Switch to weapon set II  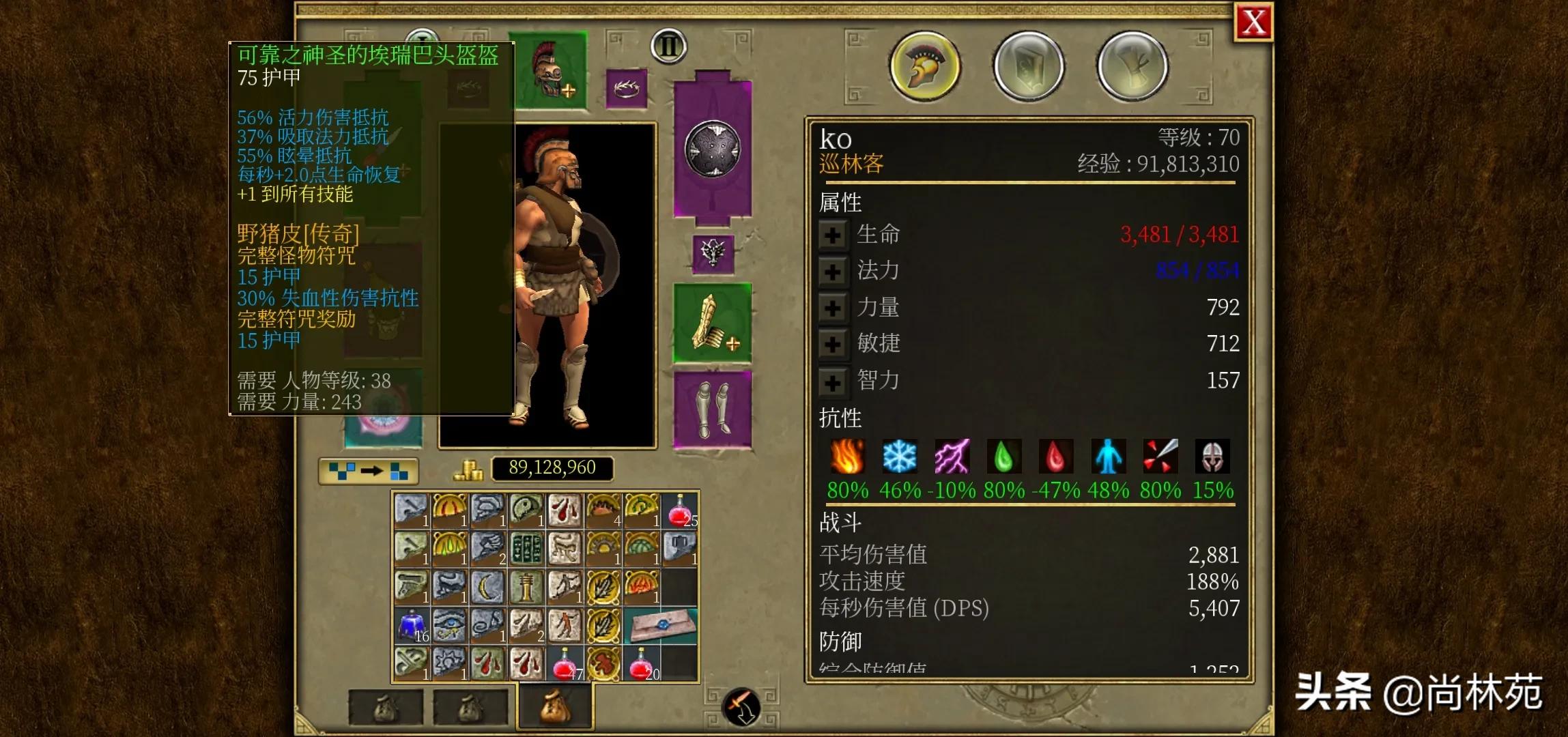point(668,46)
